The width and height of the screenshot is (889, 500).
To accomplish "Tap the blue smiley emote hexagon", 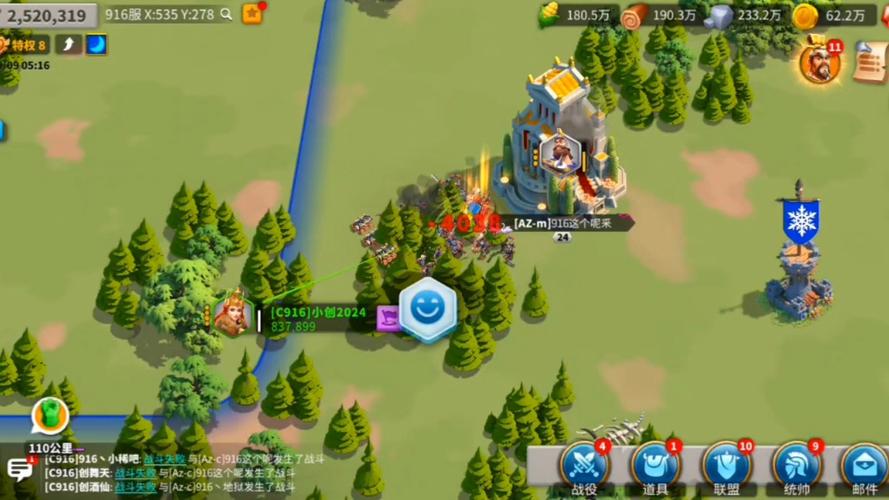I will (428, 310).
